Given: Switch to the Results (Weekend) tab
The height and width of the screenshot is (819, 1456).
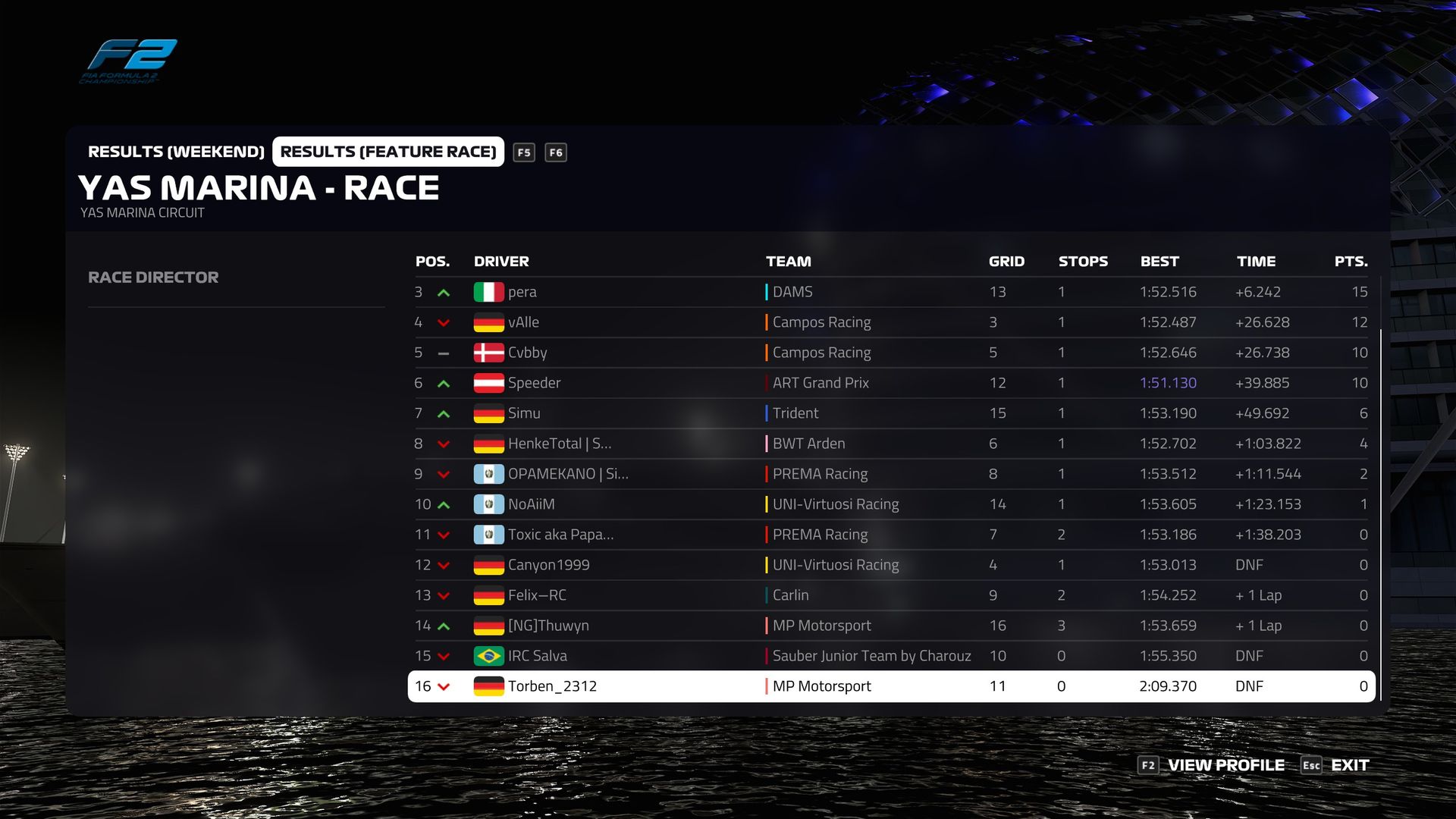Looking at the screenshot, I should (176, 152).
